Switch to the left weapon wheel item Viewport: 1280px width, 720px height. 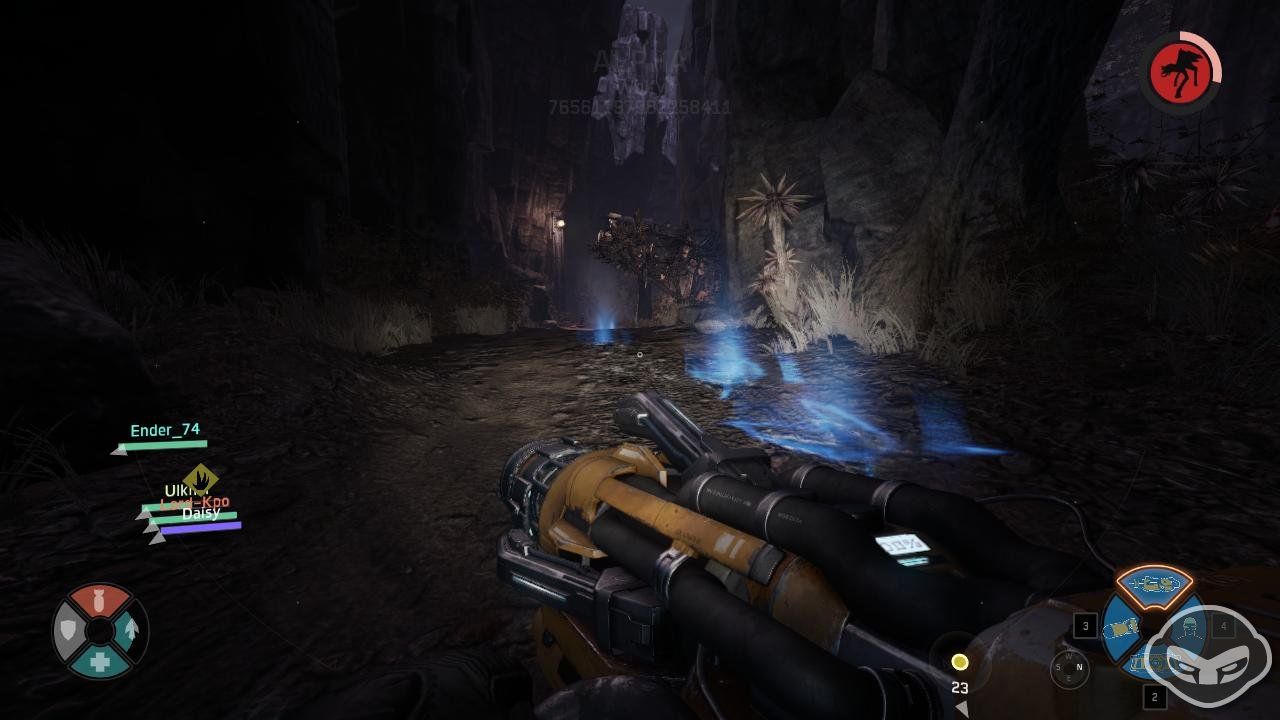click(x=1120, y=629)
